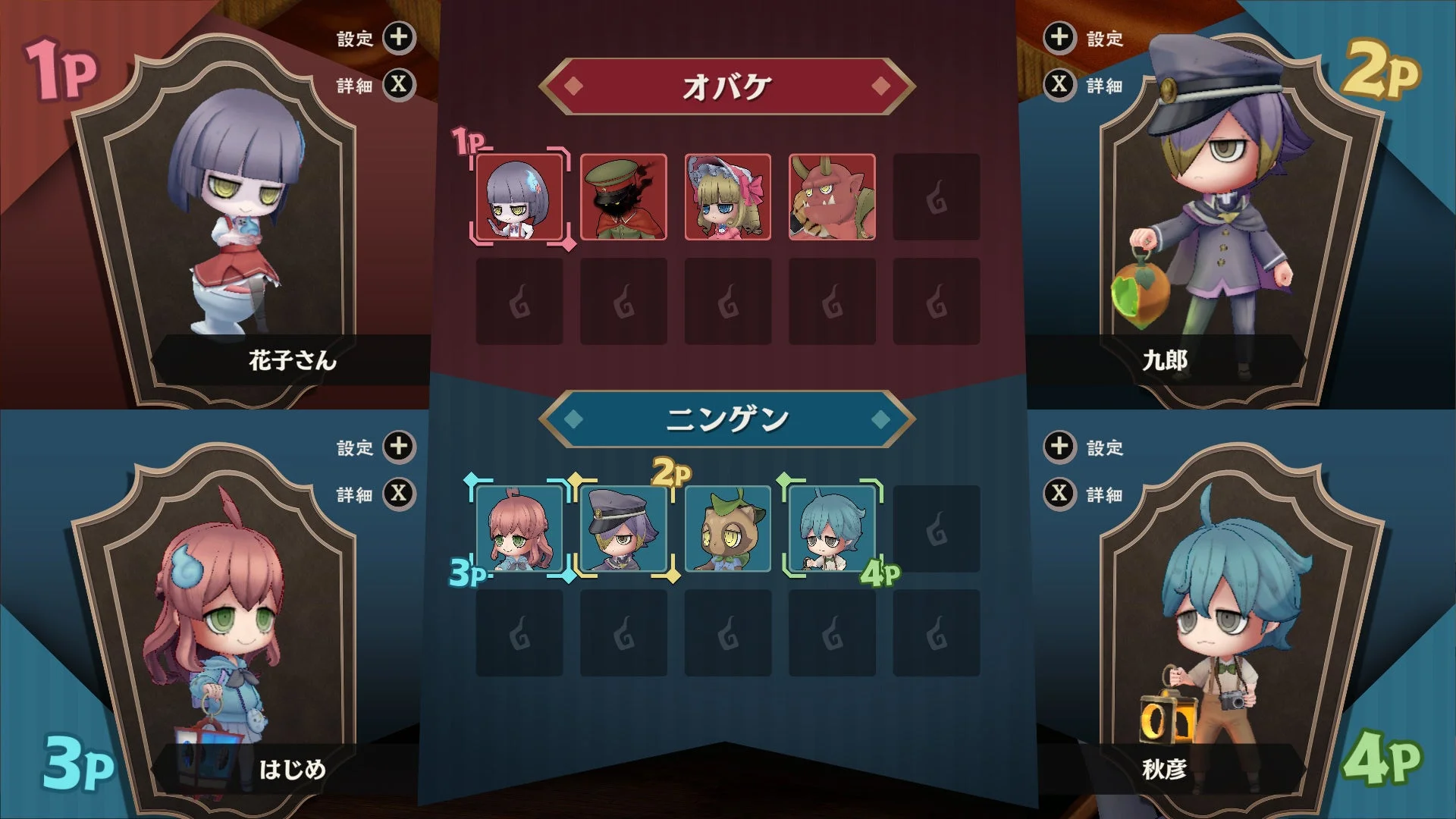The width and height of the screenshot is (1456, 819).
Task: Select the kappa human character portrait
Action: 727,529
